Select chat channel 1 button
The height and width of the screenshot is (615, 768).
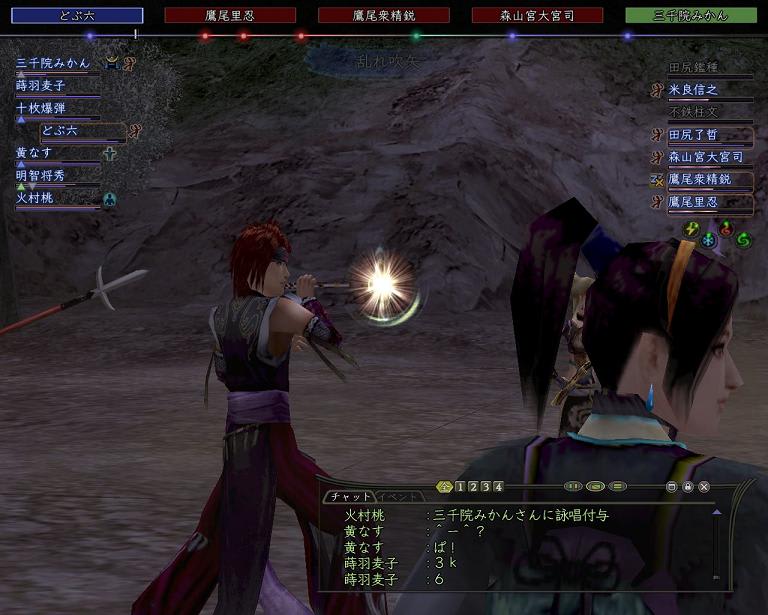pyautogui.click(x=460, y=487)
